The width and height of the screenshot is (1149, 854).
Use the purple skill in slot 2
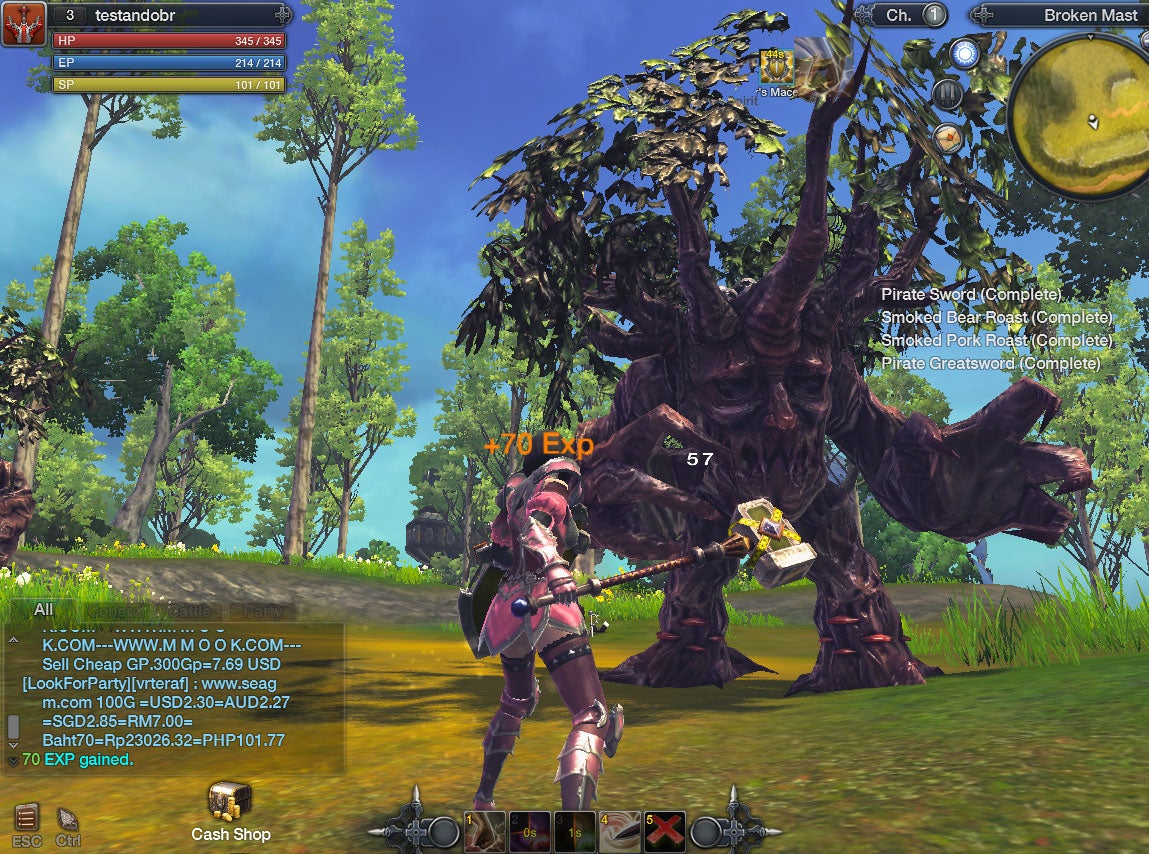(529, 831)
